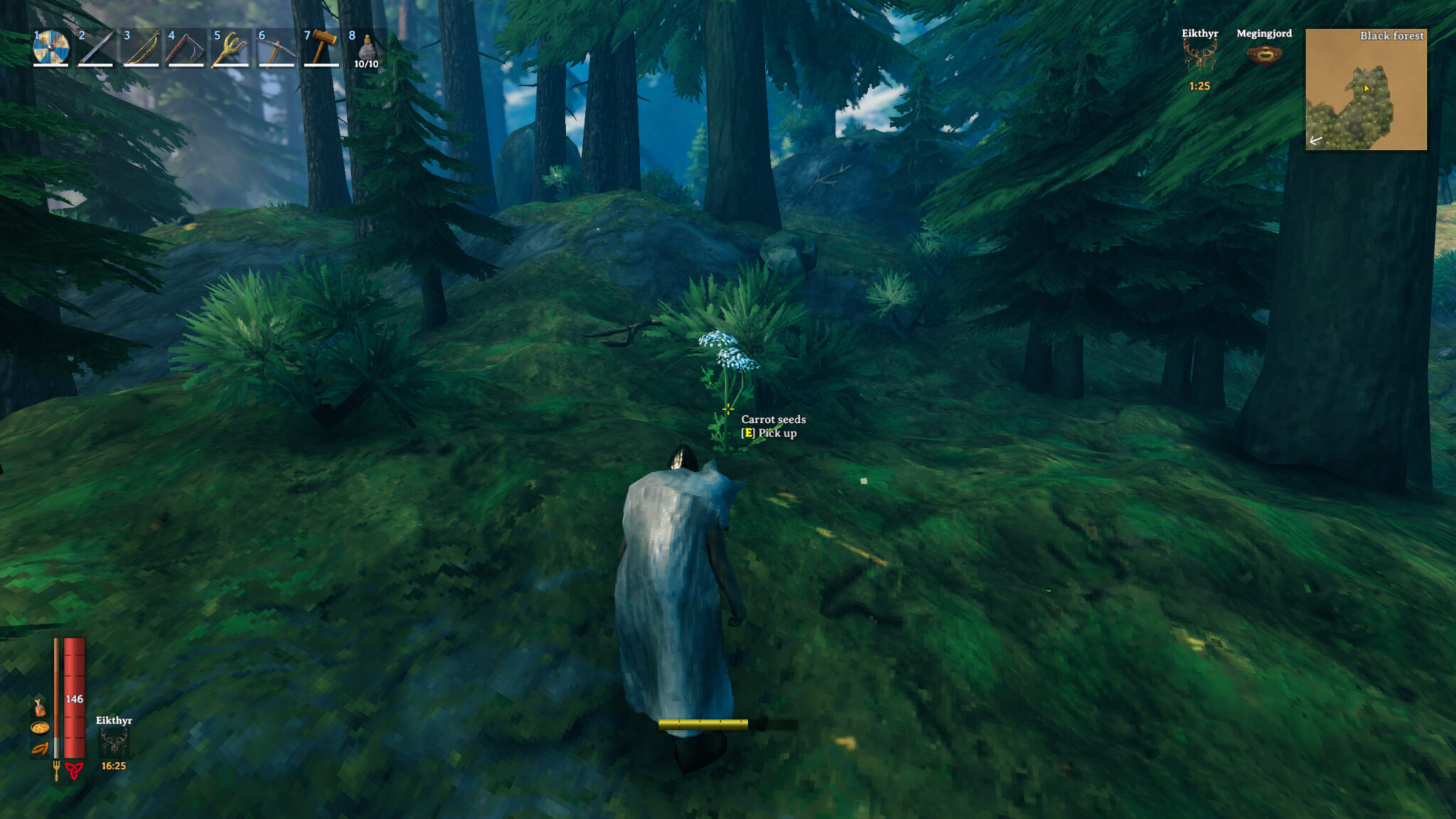Click the fork hunger indicator icon
1456x819 pixels.
(x=57, y=771)
